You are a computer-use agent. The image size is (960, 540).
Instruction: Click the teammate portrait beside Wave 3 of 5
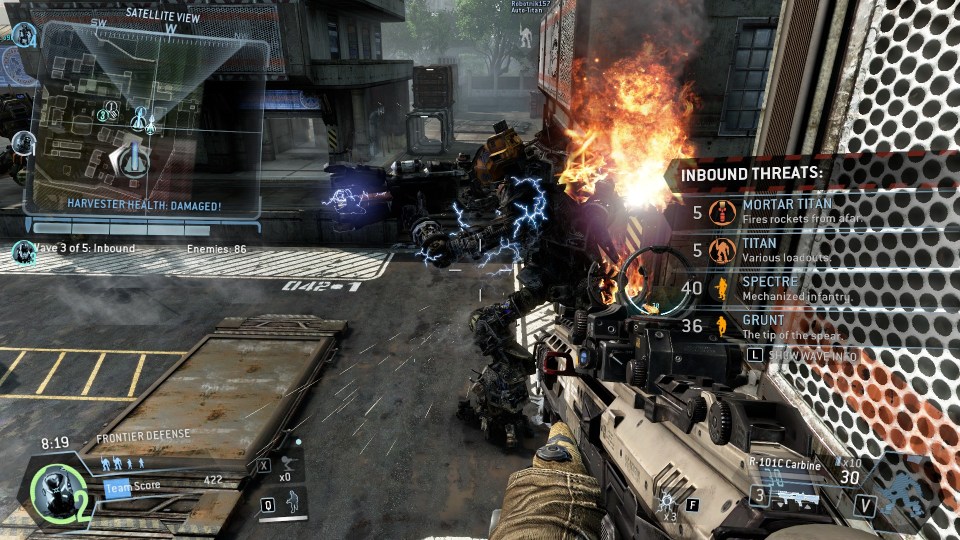pyautogui.click(x=23, y=251)
